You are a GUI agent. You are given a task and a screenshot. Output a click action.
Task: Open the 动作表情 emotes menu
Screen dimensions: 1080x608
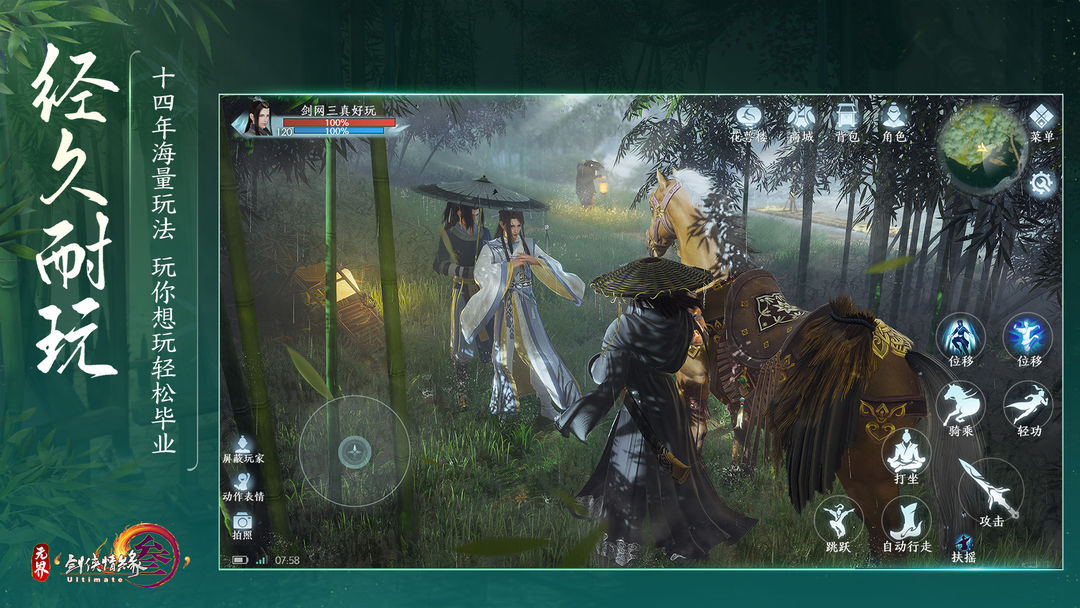pos(243,484)
